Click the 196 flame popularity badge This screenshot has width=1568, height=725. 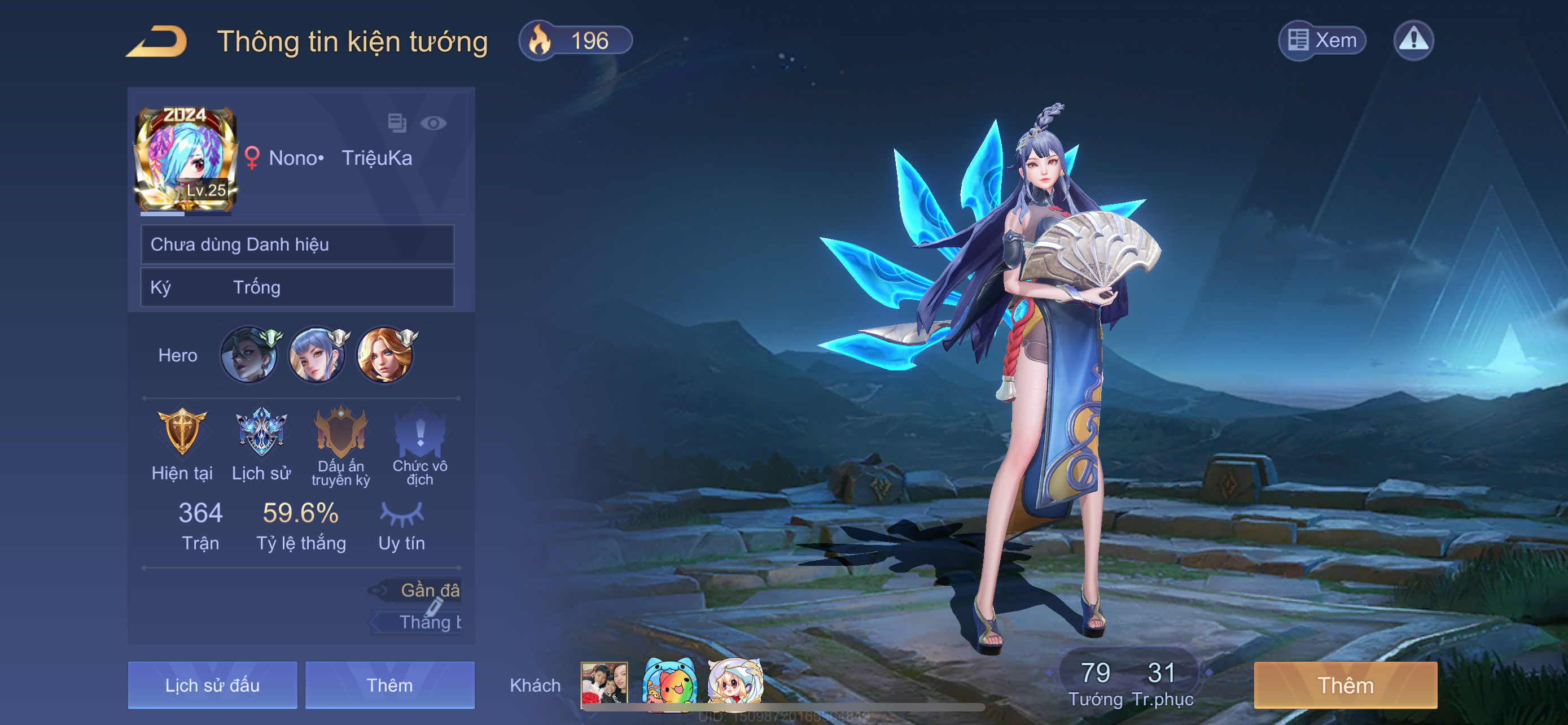pyautogui.click(x=575, y=41)
